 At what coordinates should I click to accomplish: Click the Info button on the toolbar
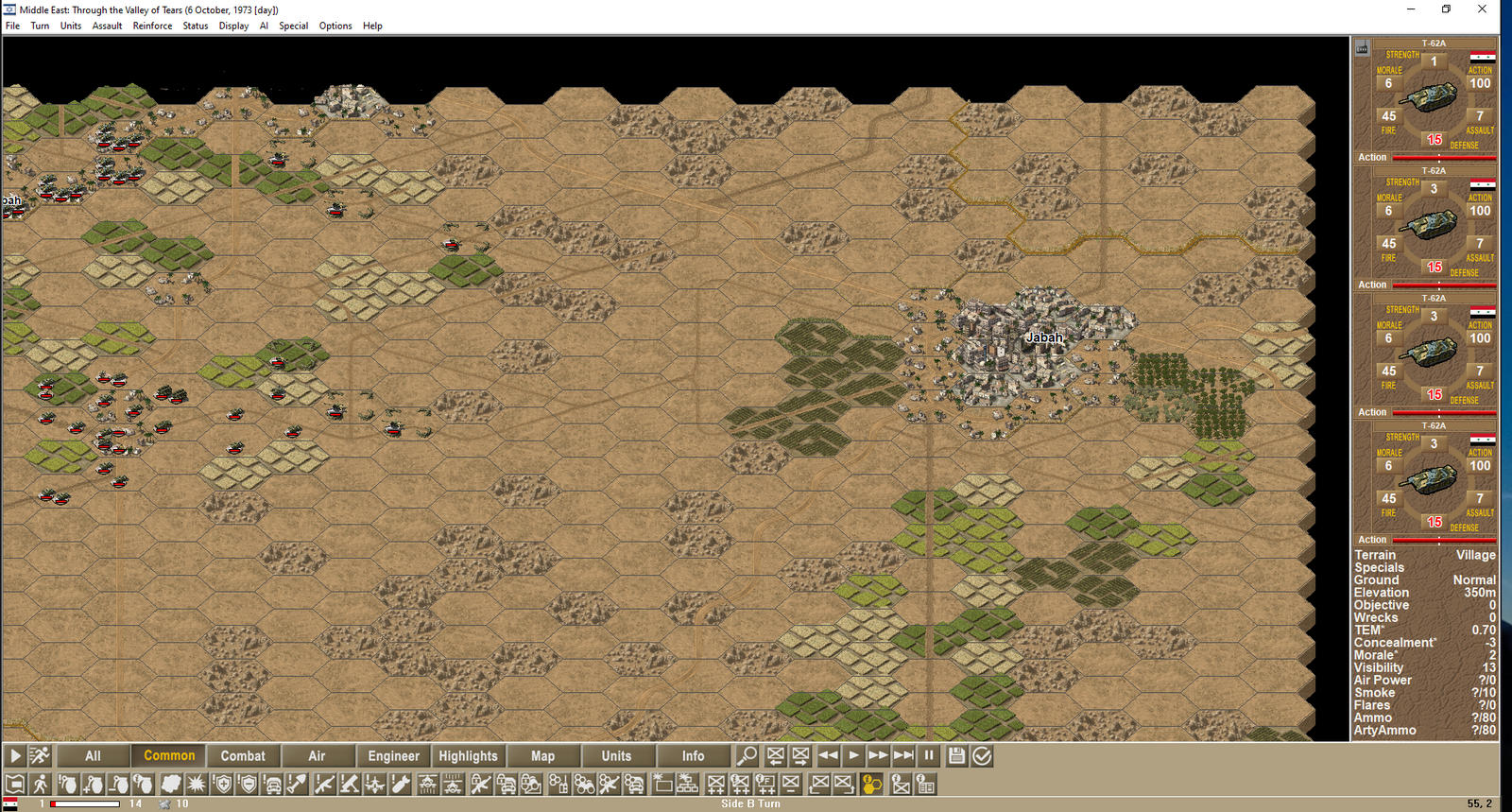[x=695, y=755]
